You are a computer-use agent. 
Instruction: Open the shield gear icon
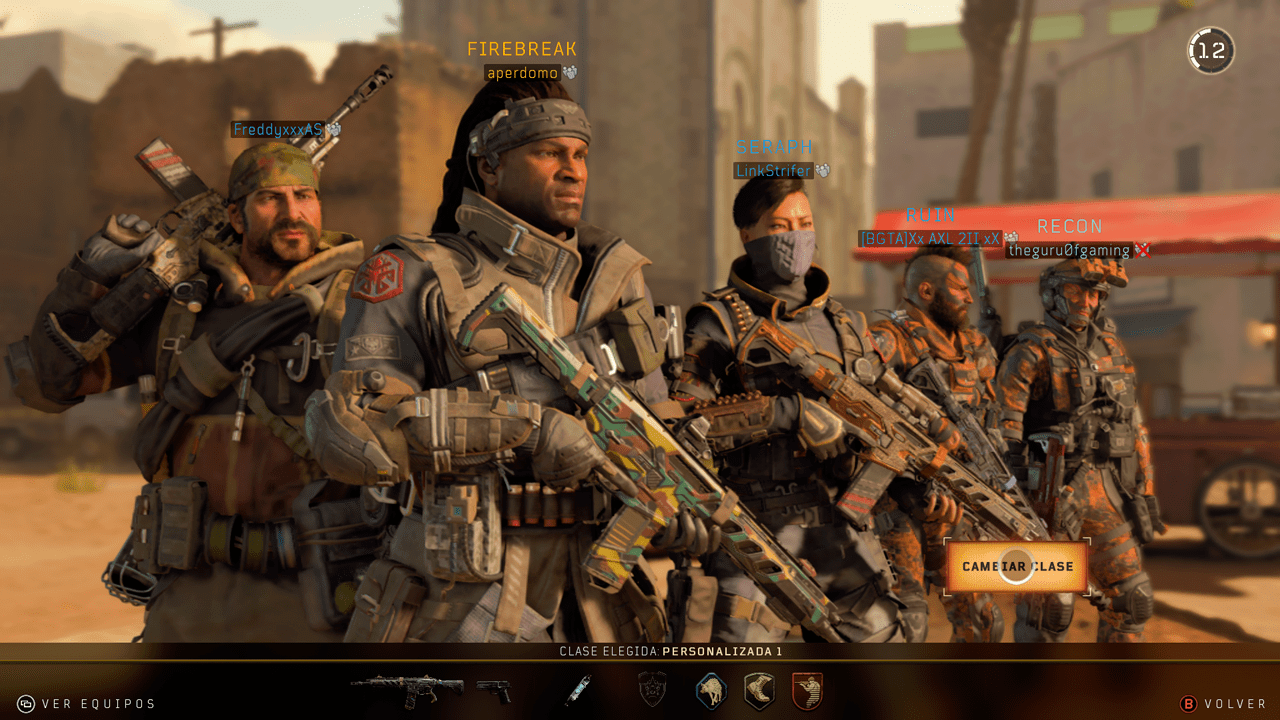pyautogui.click(x=651, y=687)
